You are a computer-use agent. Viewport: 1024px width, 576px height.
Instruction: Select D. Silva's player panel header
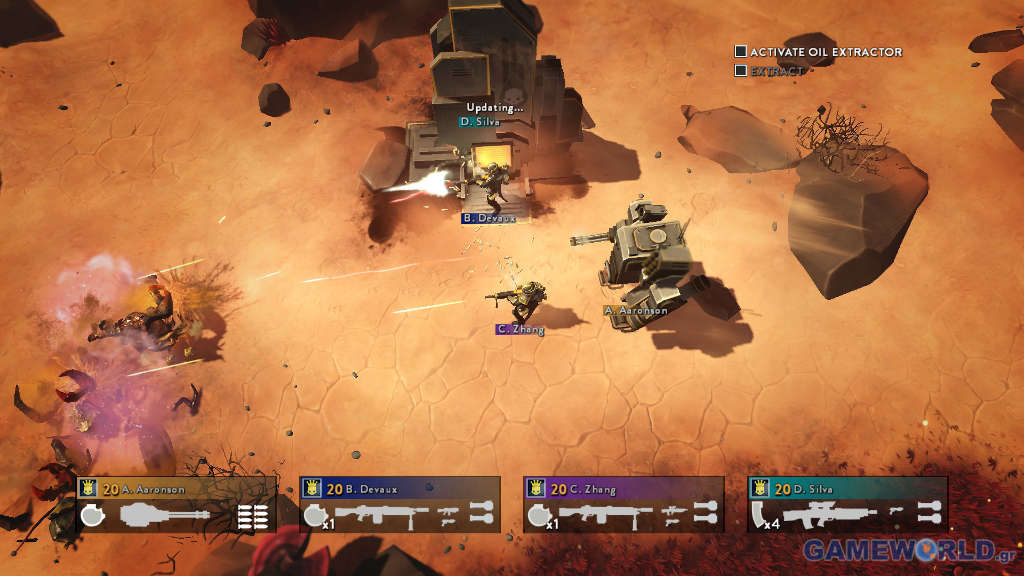847,489
